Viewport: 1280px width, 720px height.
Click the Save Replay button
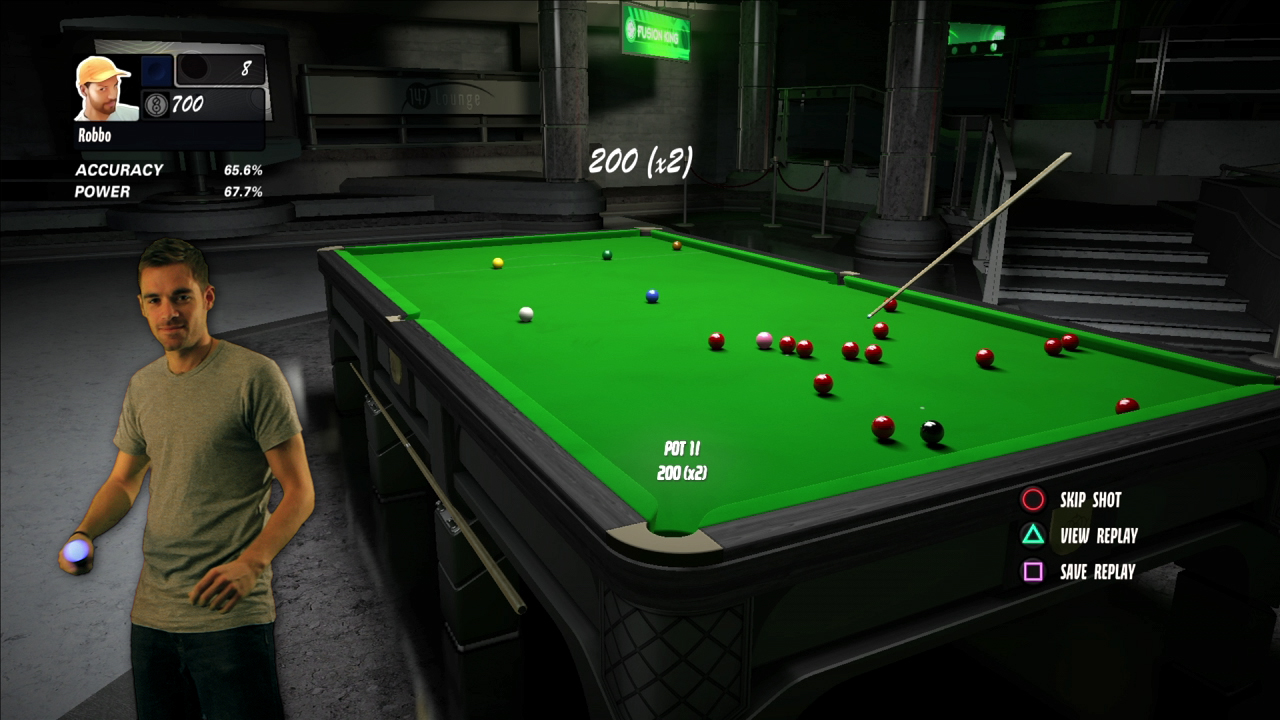click(1095, 572)
